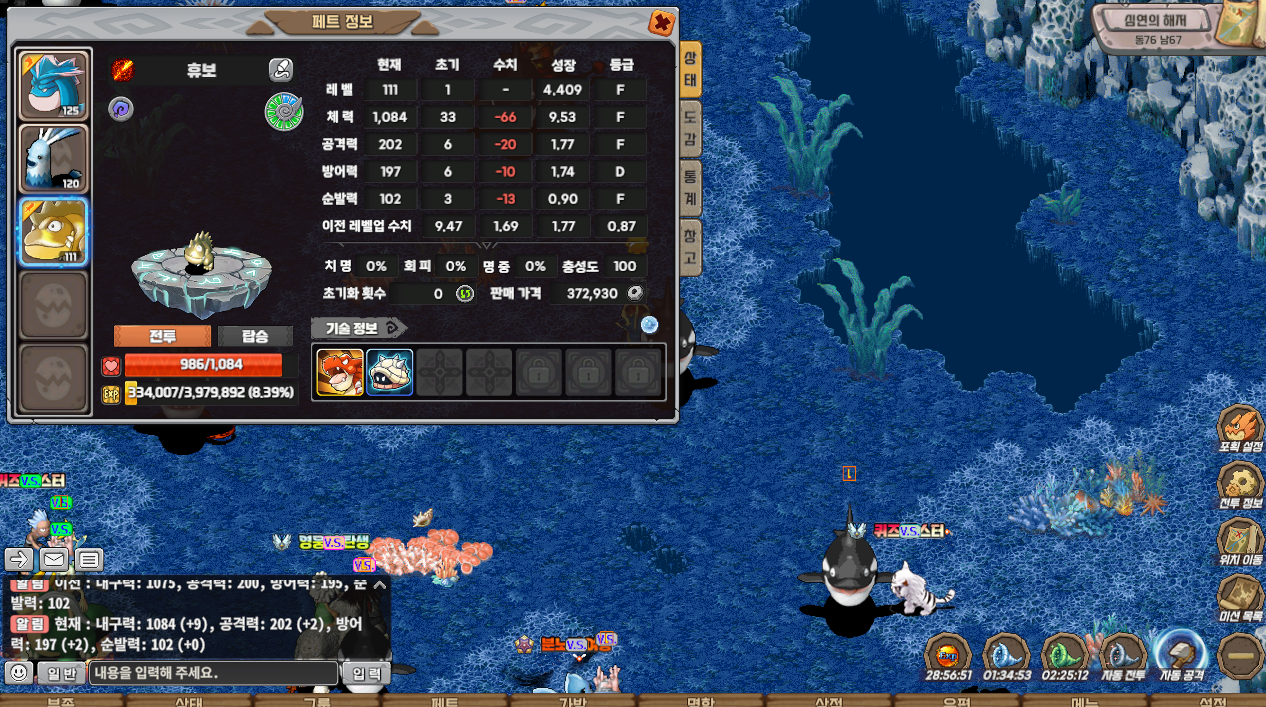Open 포획 설정 capture settings
The width and height of the screenshot is (1266, 707).
coord(1241,430)
